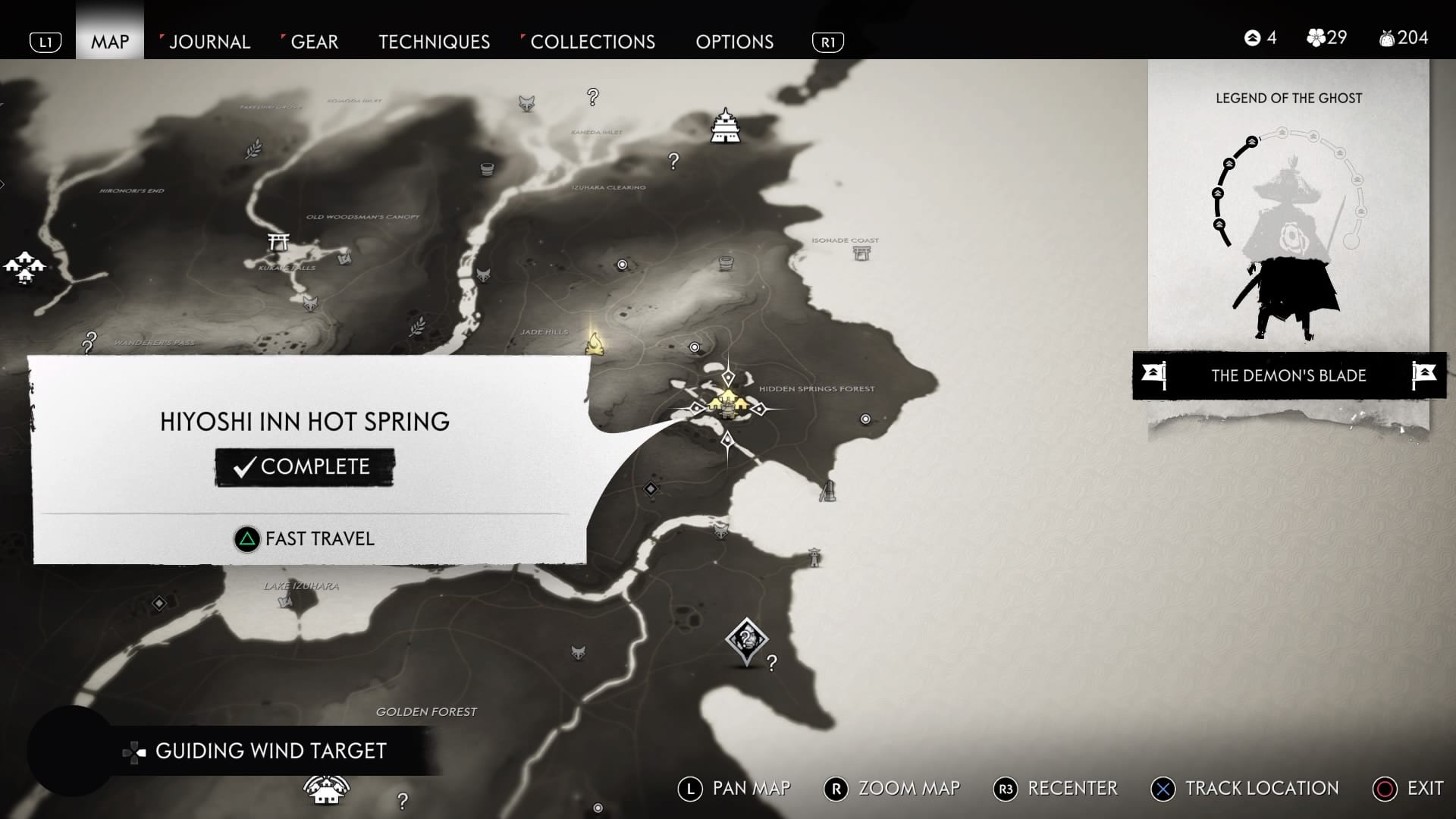Select the Hiyoshi Inn village marker
1456x819 pixels.
click(x=728, y=403)
